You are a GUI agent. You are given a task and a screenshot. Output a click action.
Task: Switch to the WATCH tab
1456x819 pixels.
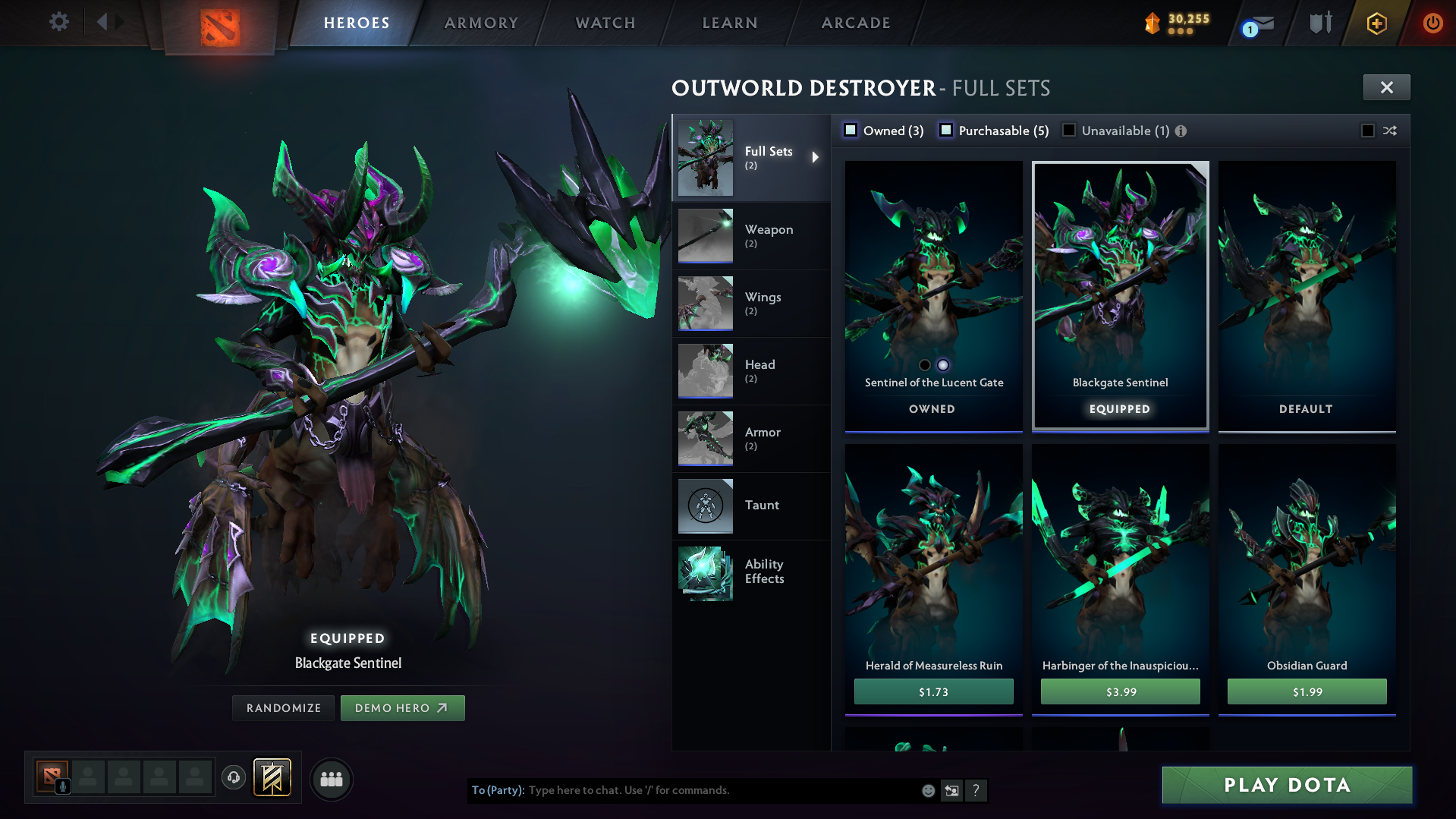click(x=605, y=23)
